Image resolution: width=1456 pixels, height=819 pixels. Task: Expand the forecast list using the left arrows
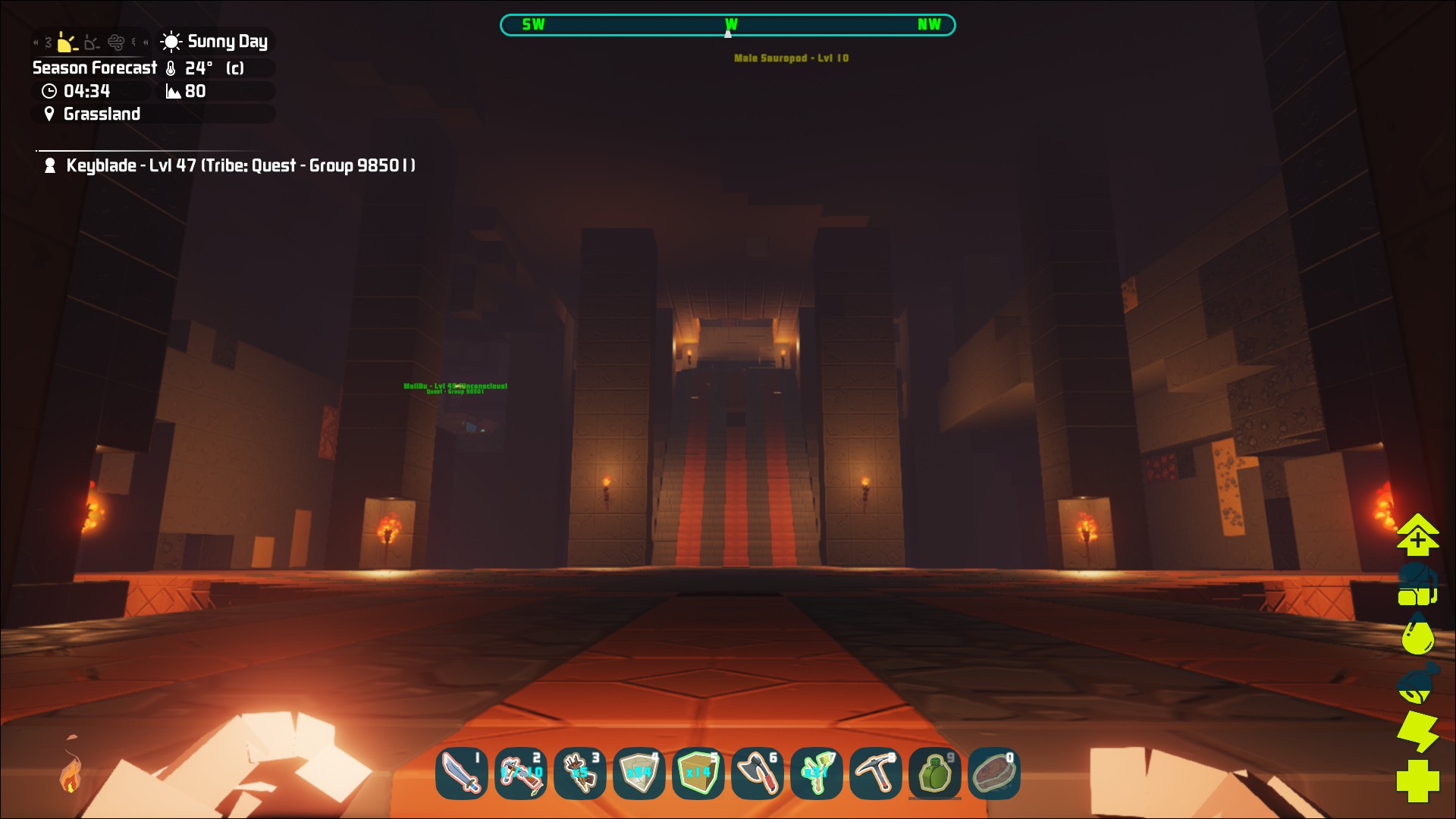point(36,42)
